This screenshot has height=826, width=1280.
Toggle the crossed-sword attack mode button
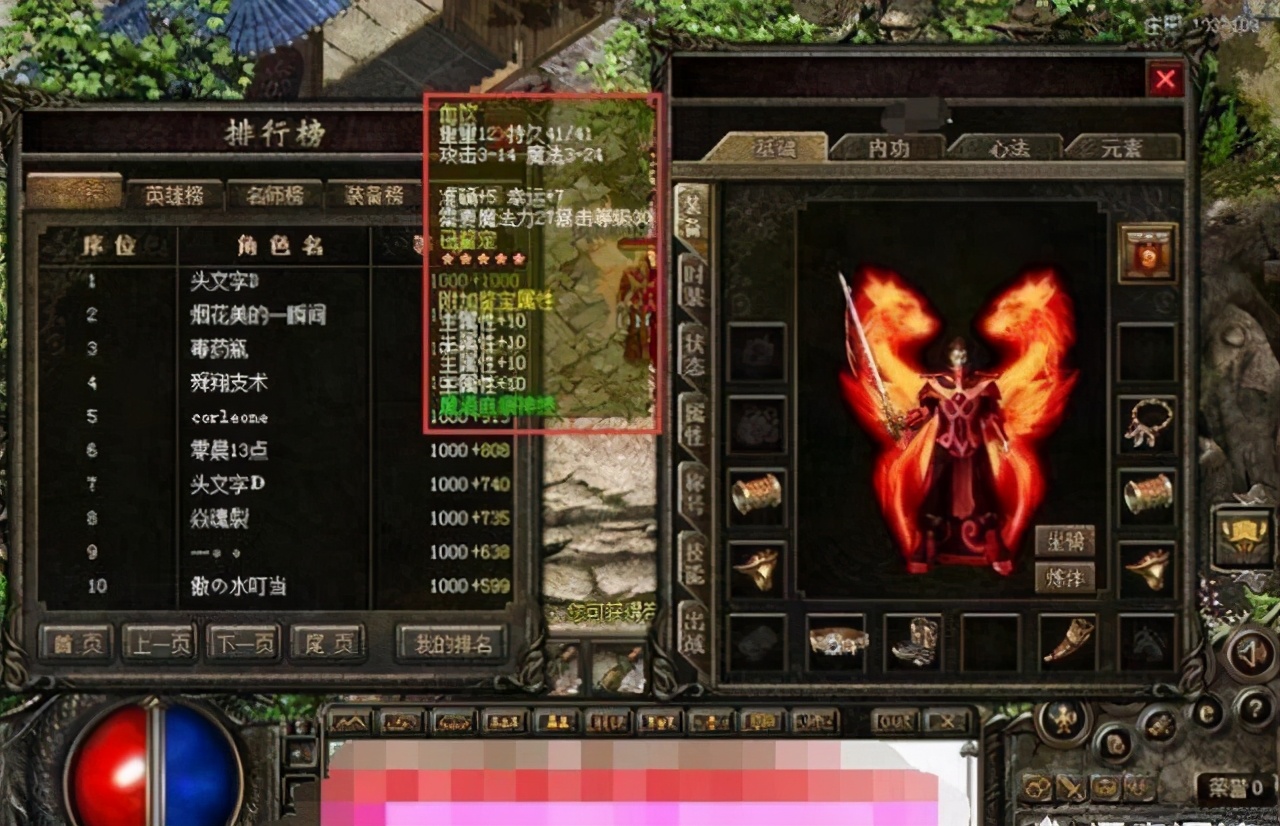[1071, 787]
